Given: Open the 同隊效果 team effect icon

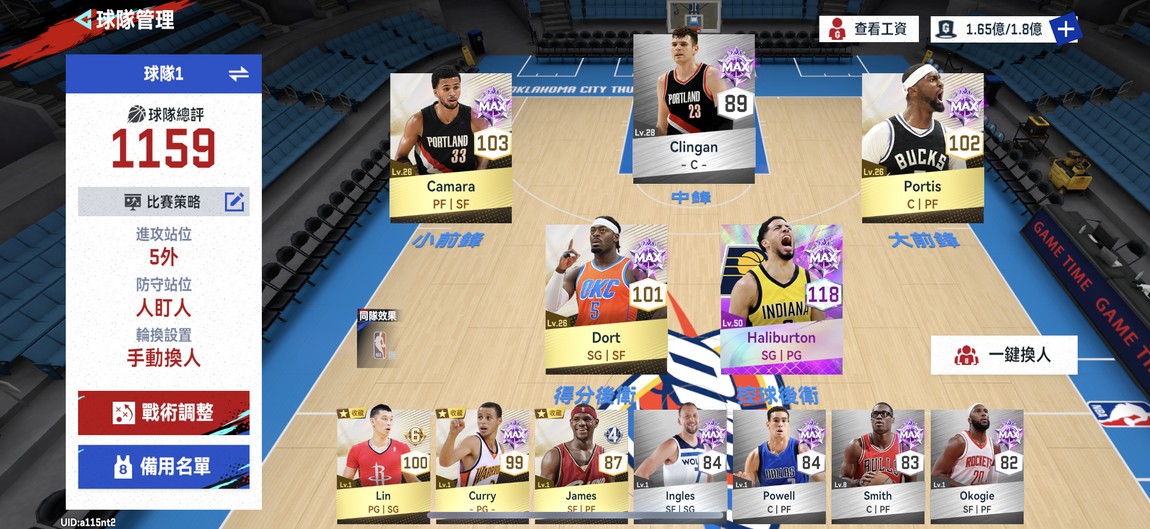Looking at the screenshot, I should tap(378, 338).
